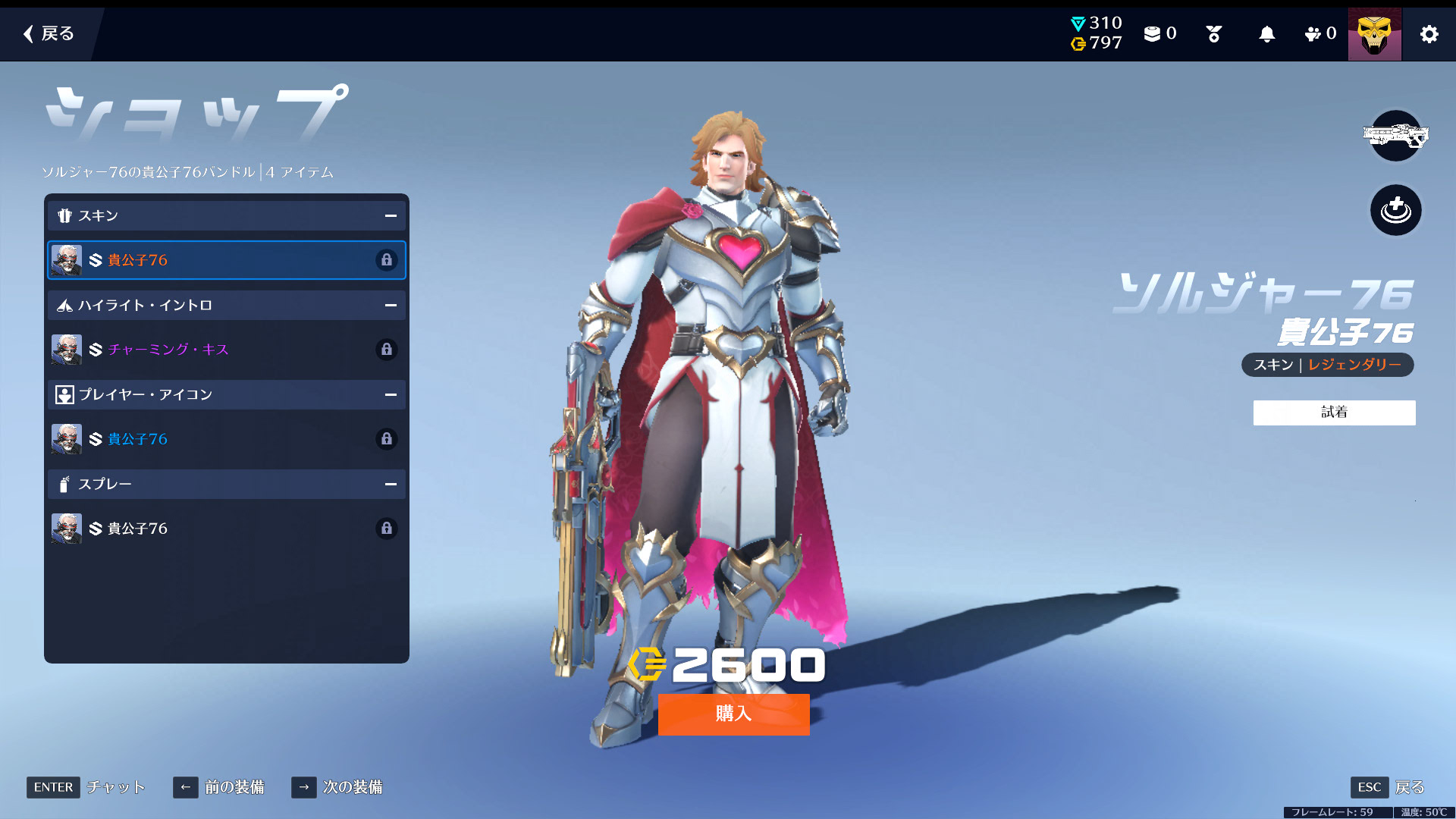Select the チャーミング・キス highlight intro
Image resolution: width=1456 pixels, height=819 pixels.
(226, 350)
